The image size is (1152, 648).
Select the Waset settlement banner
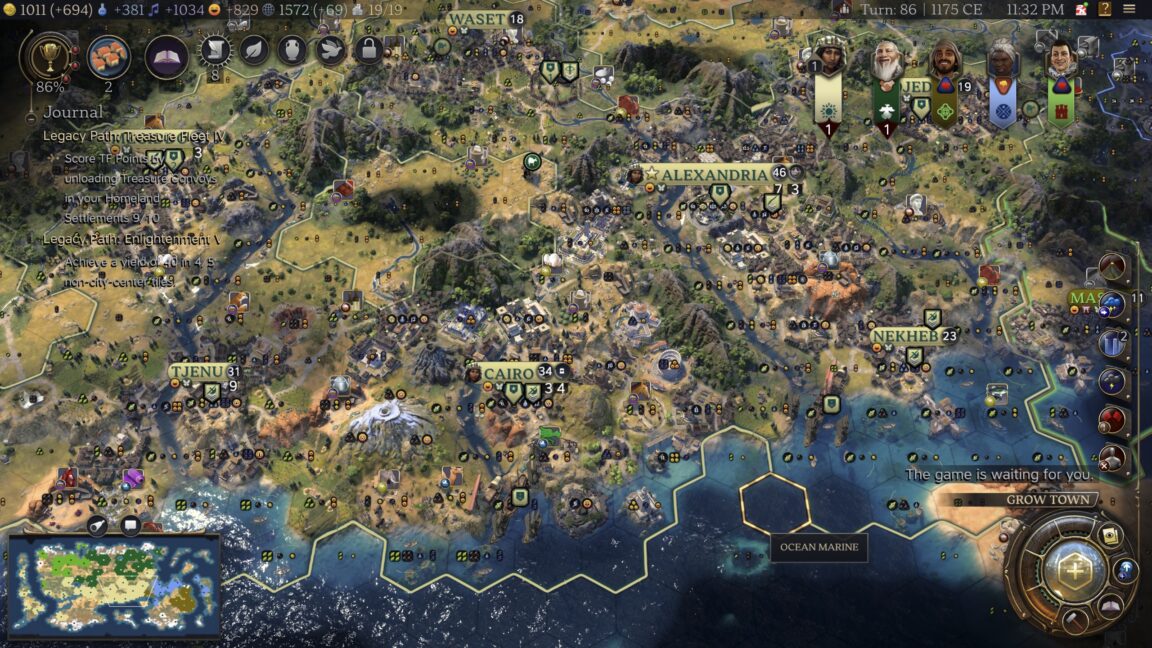pos(477,19)
